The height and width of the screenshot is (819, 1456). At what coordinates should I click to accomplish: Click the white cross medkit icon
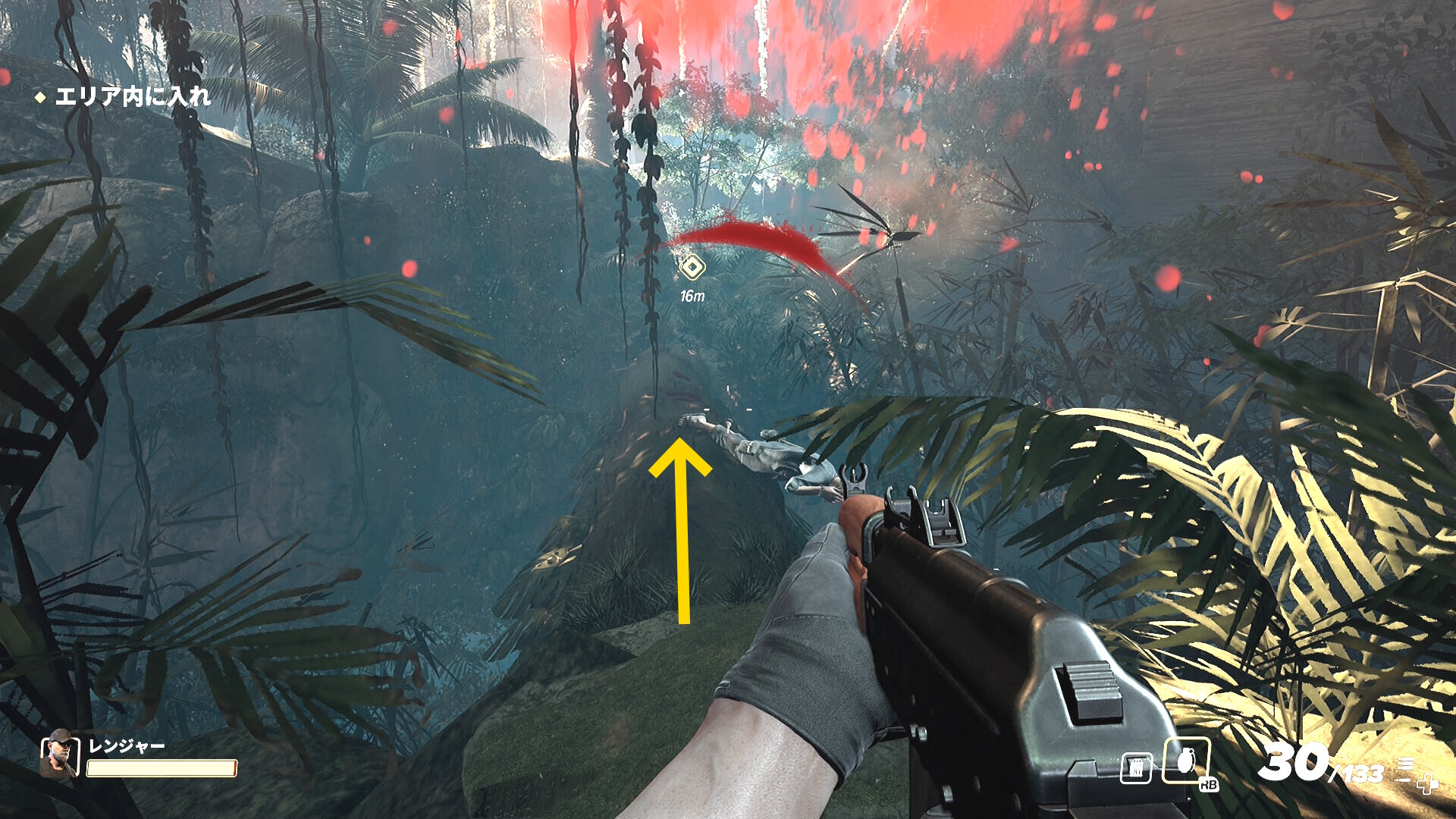(x=1428, y=785)
